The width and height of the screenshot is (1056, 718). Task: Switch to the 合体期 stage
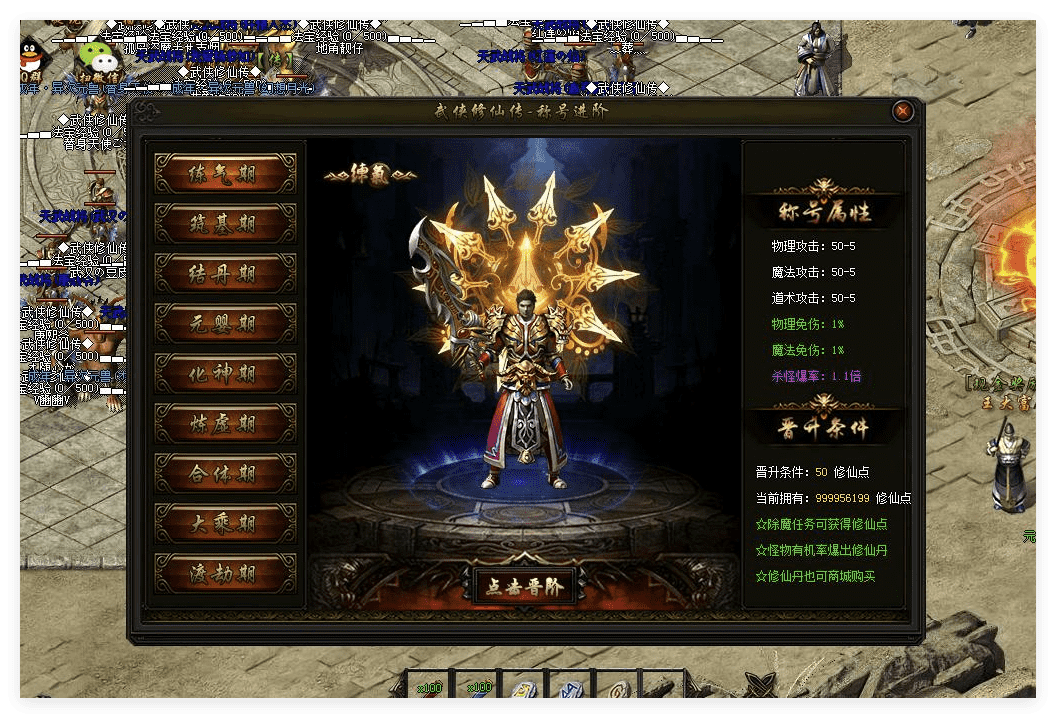pos(225,473)
